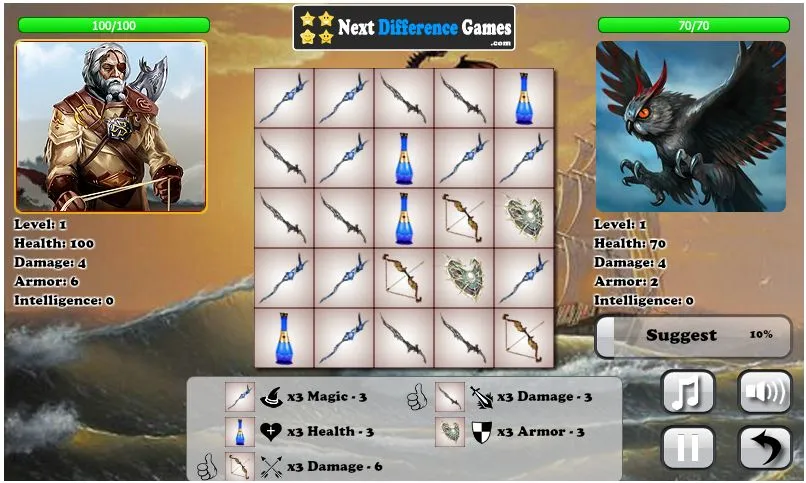Click the Suggest hint button
Viewport: 806px width, 483px height.
point(693,336)
